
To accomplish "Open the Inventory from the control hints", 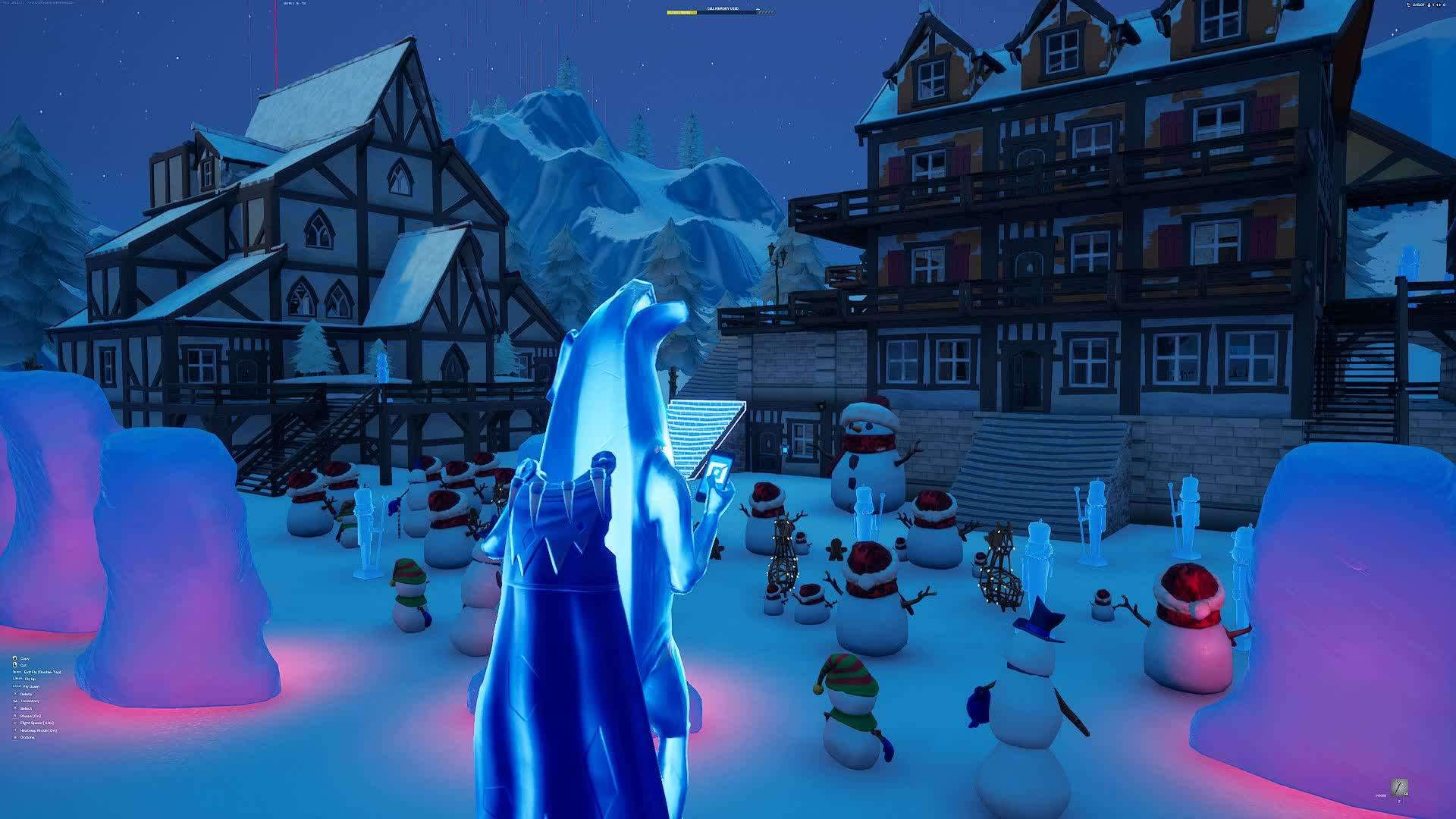I will click(x=30, y=701).
